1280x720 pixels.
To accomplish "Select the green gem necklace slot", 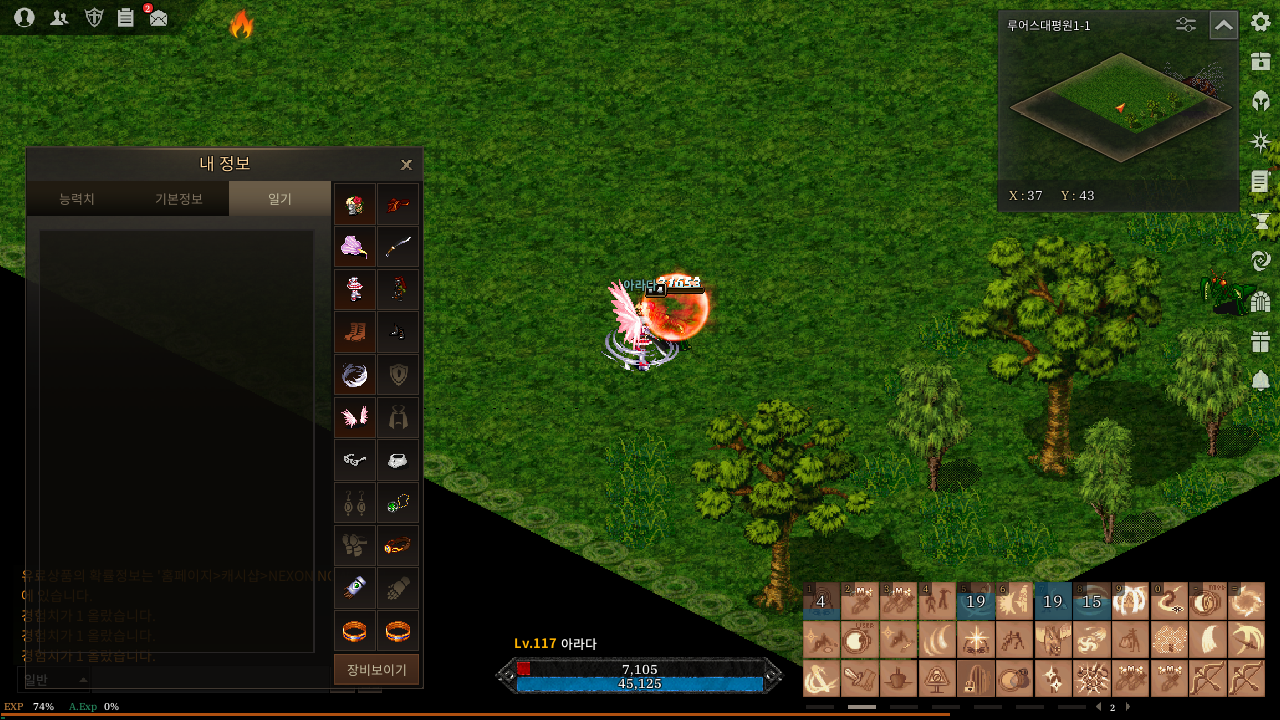I will pos(398,503).
